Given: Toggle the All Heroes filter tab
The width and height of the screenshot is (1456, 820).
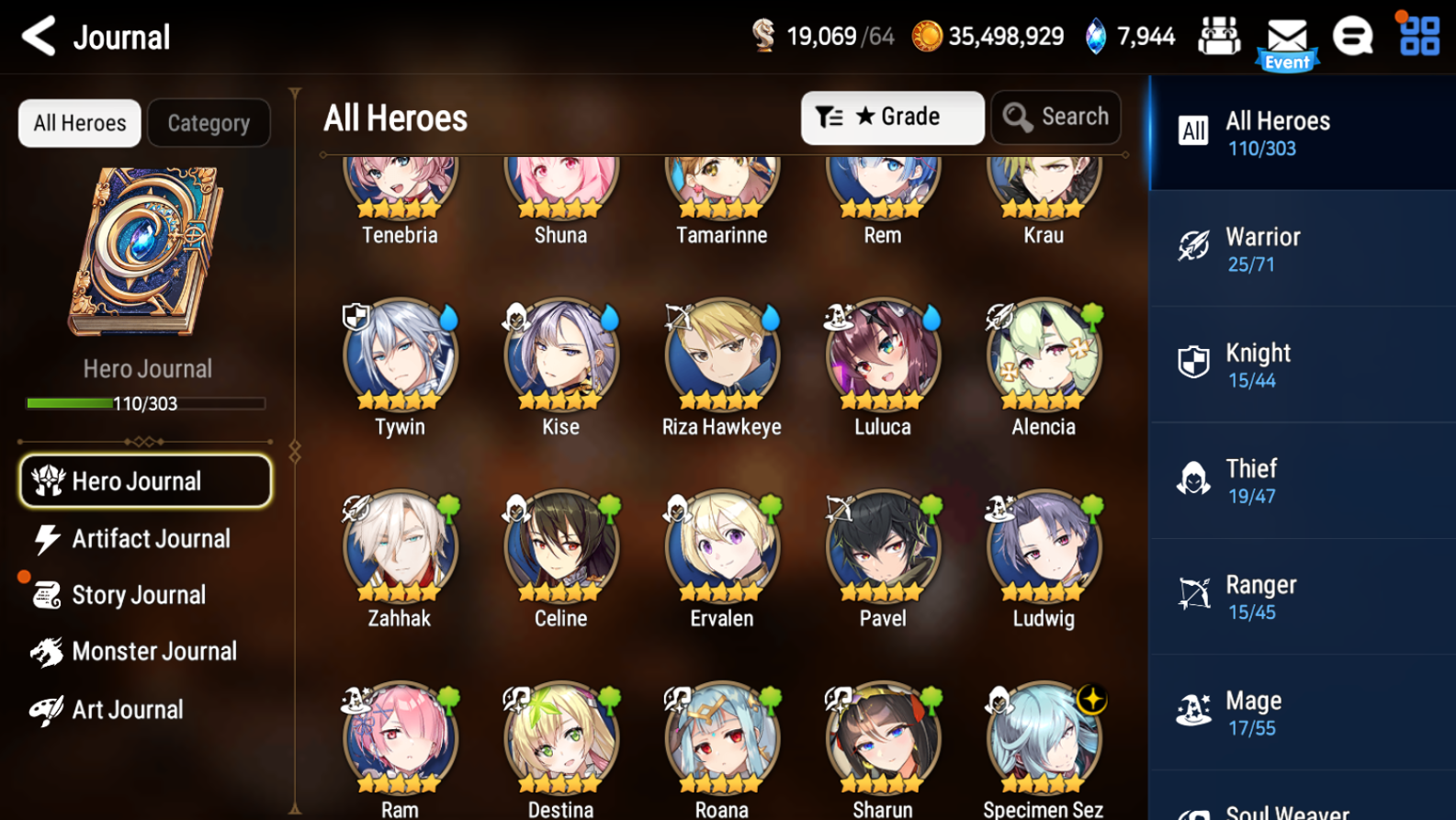Looking at the screenshot, I should [78, 122].
